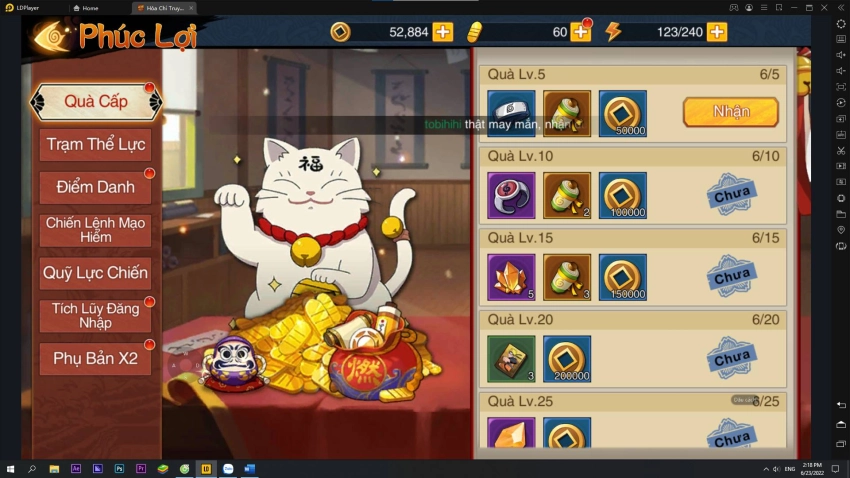Inspect the purple ring reward in Quà Lv.10
The image size is (850, 478).
click(511, 195)
